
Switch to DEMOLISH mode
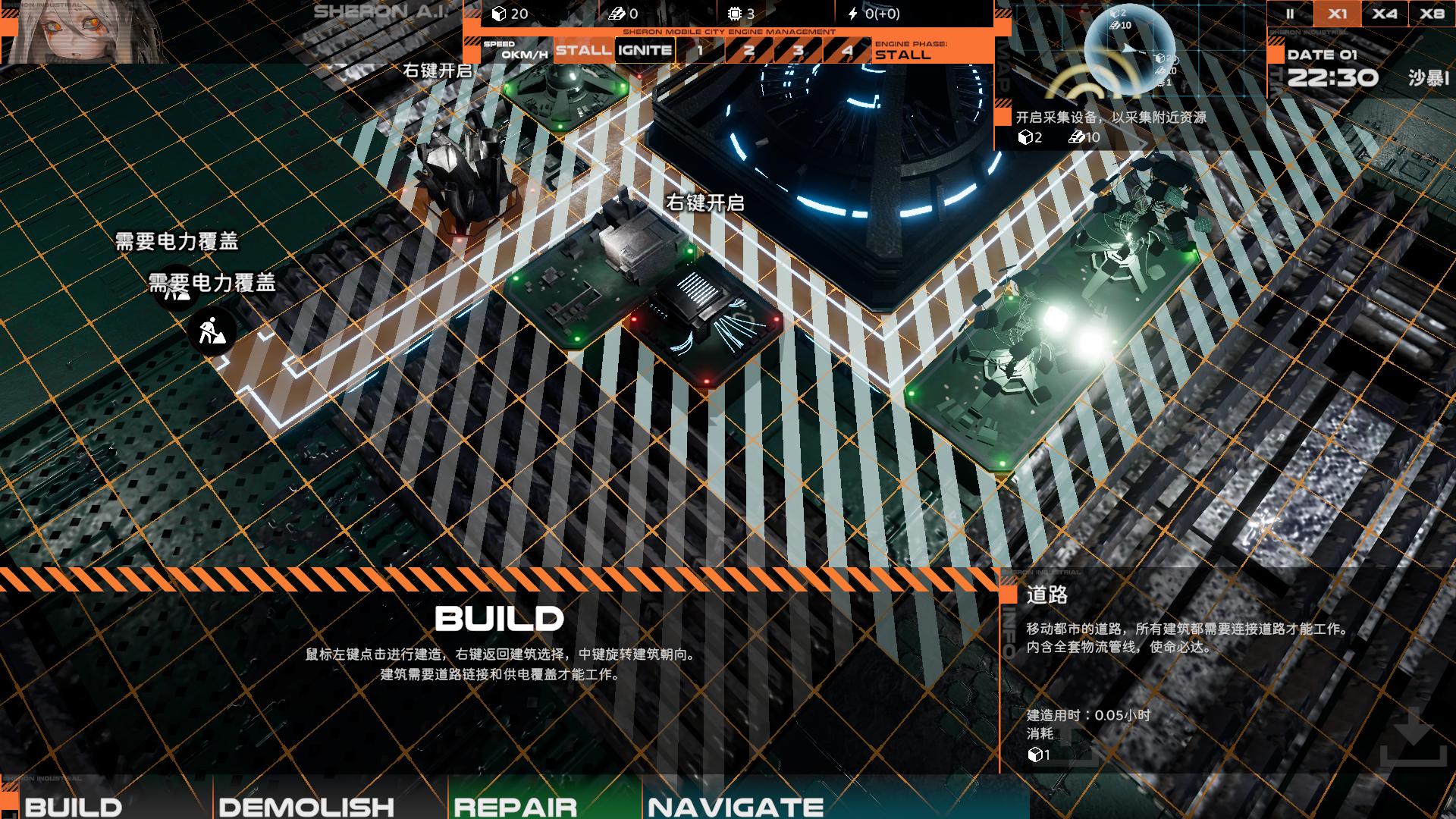(306, 805)
